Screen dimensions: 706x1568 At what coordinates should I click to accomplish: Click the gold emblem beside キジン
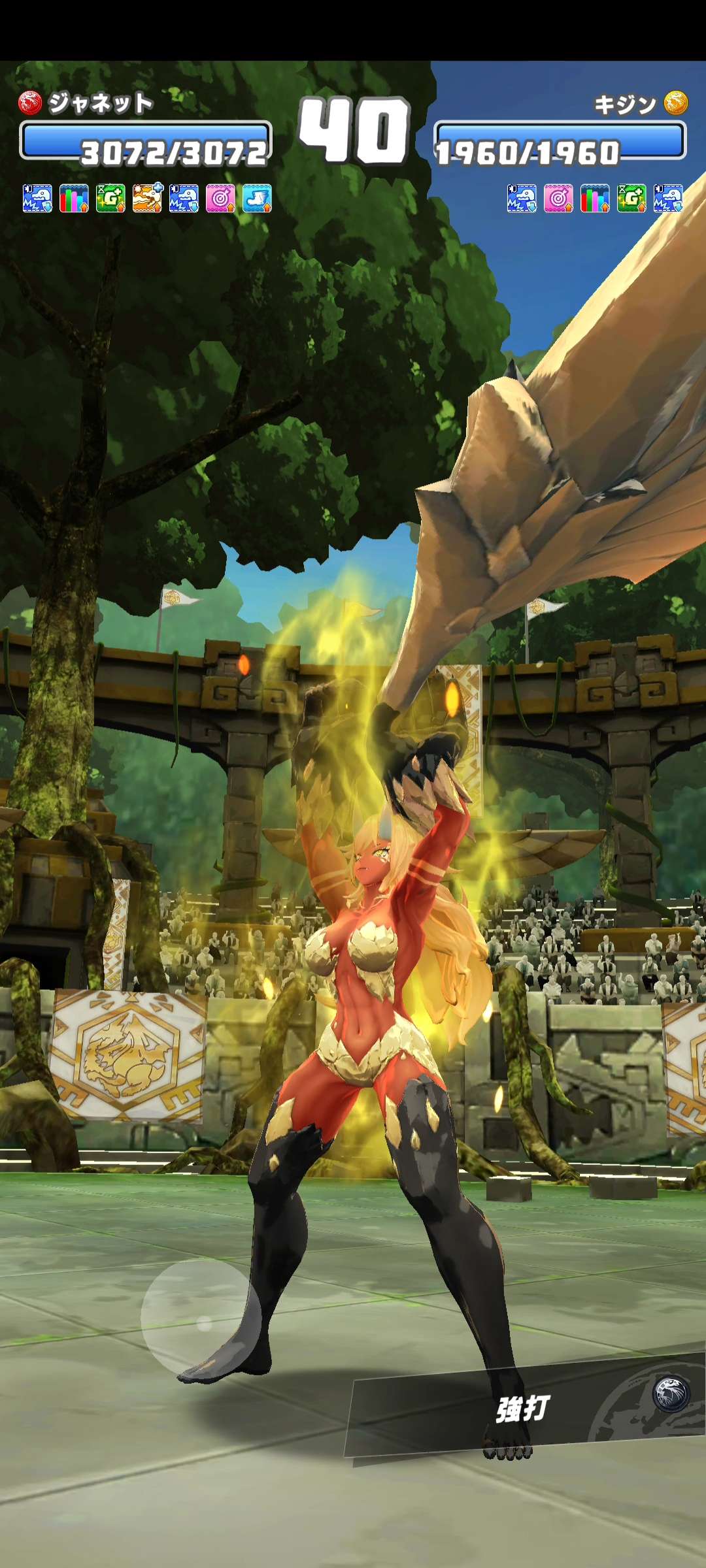tap(676, 103)
